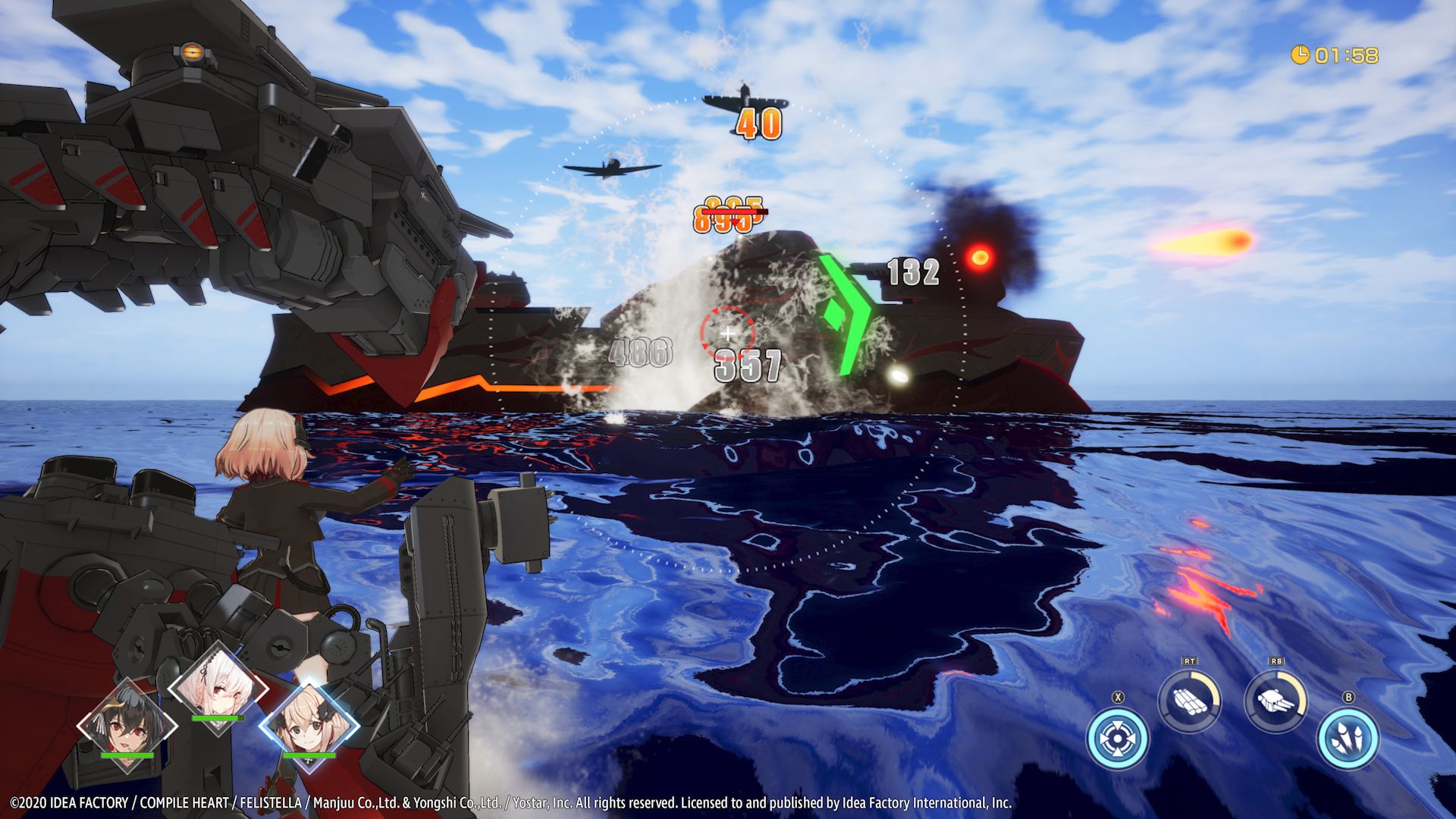Use the evasive maneuver skill icon
Screen dimensions: 1456x819
1117,739
